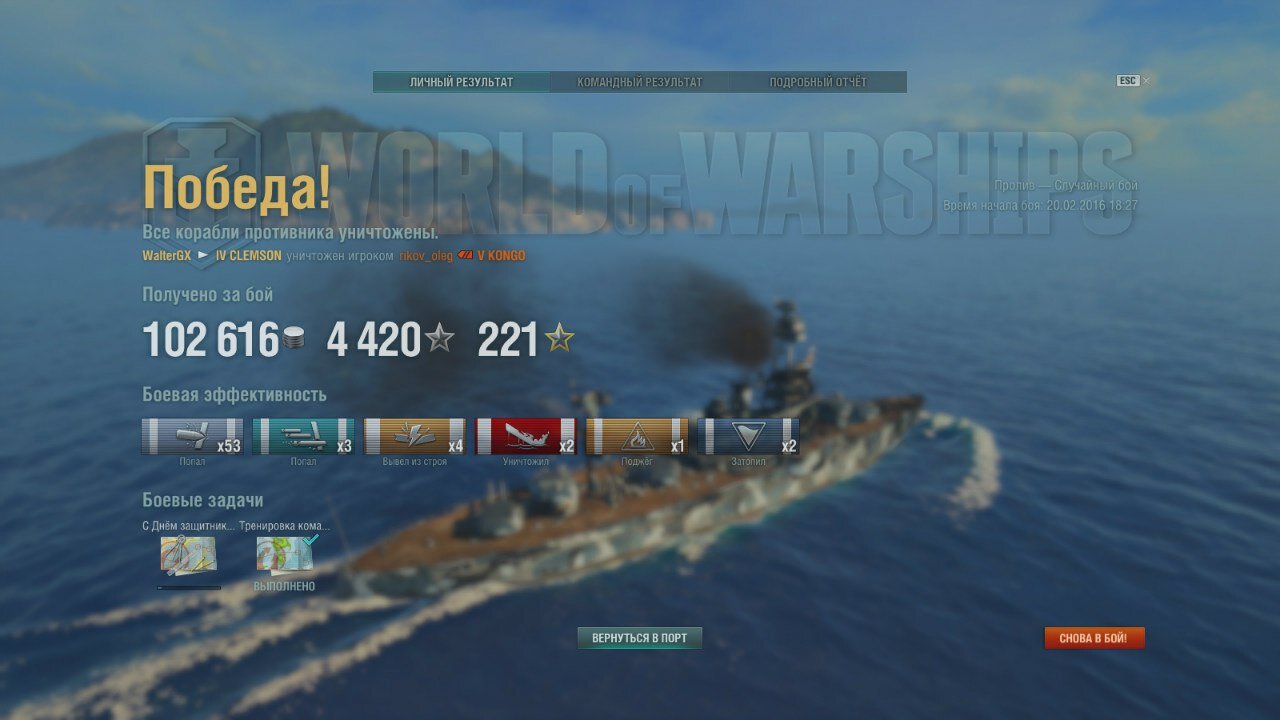The image size is (1280, 720).
Task: Select the Поджёг x1 fire ribbon
Action: click(637, 437)
